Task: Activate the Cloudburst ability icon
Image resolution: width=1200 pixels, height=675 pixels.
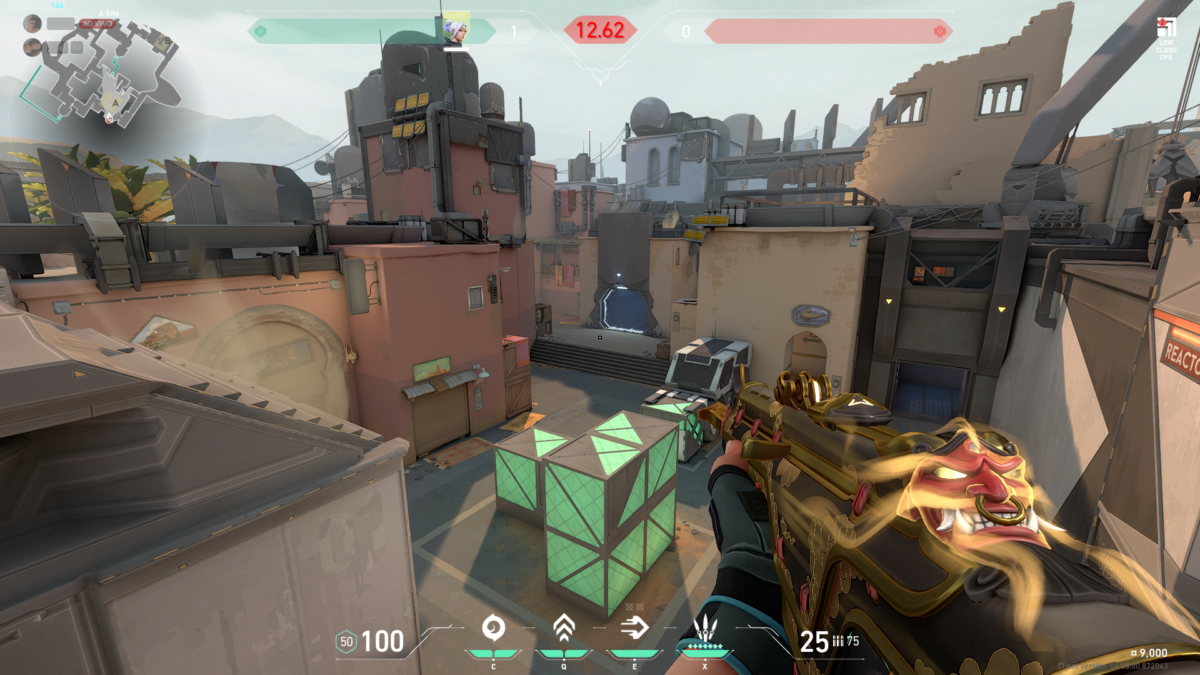Action: 492,628
